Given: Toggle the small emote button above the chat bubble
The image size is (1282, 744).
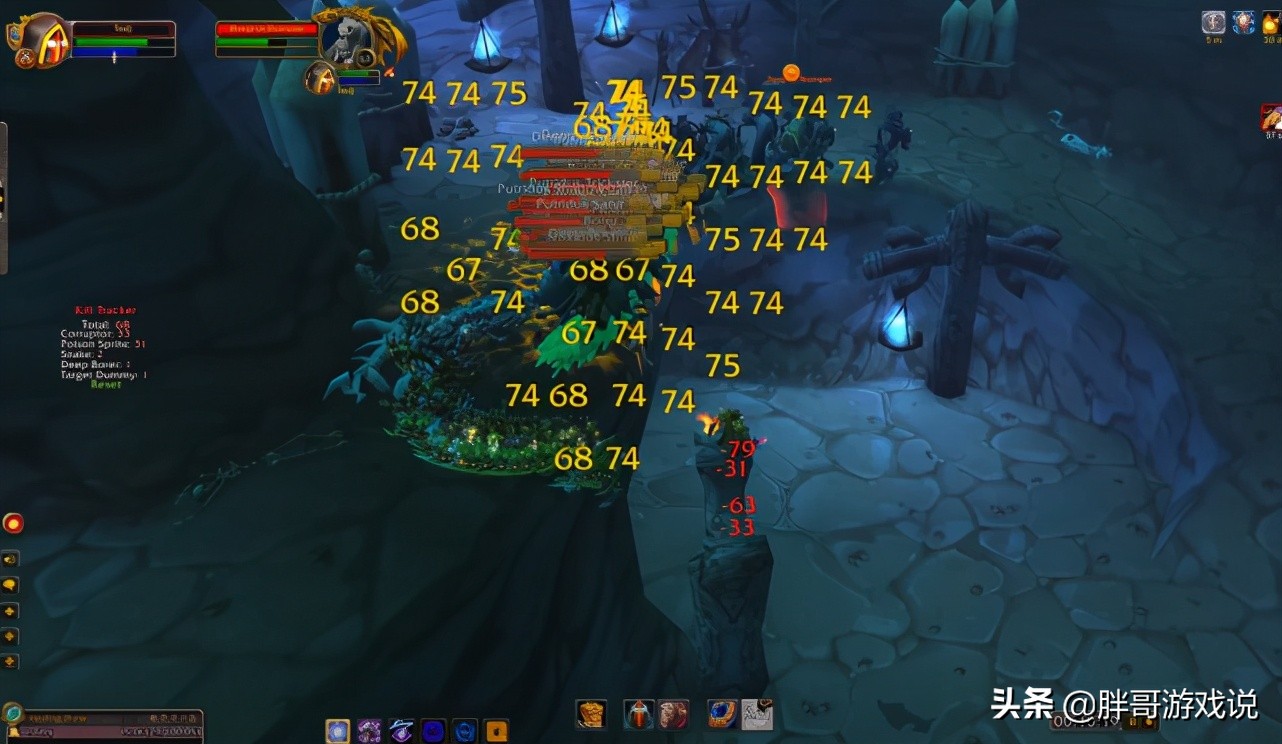Looking at the screenshot, I should coord(12,557).
